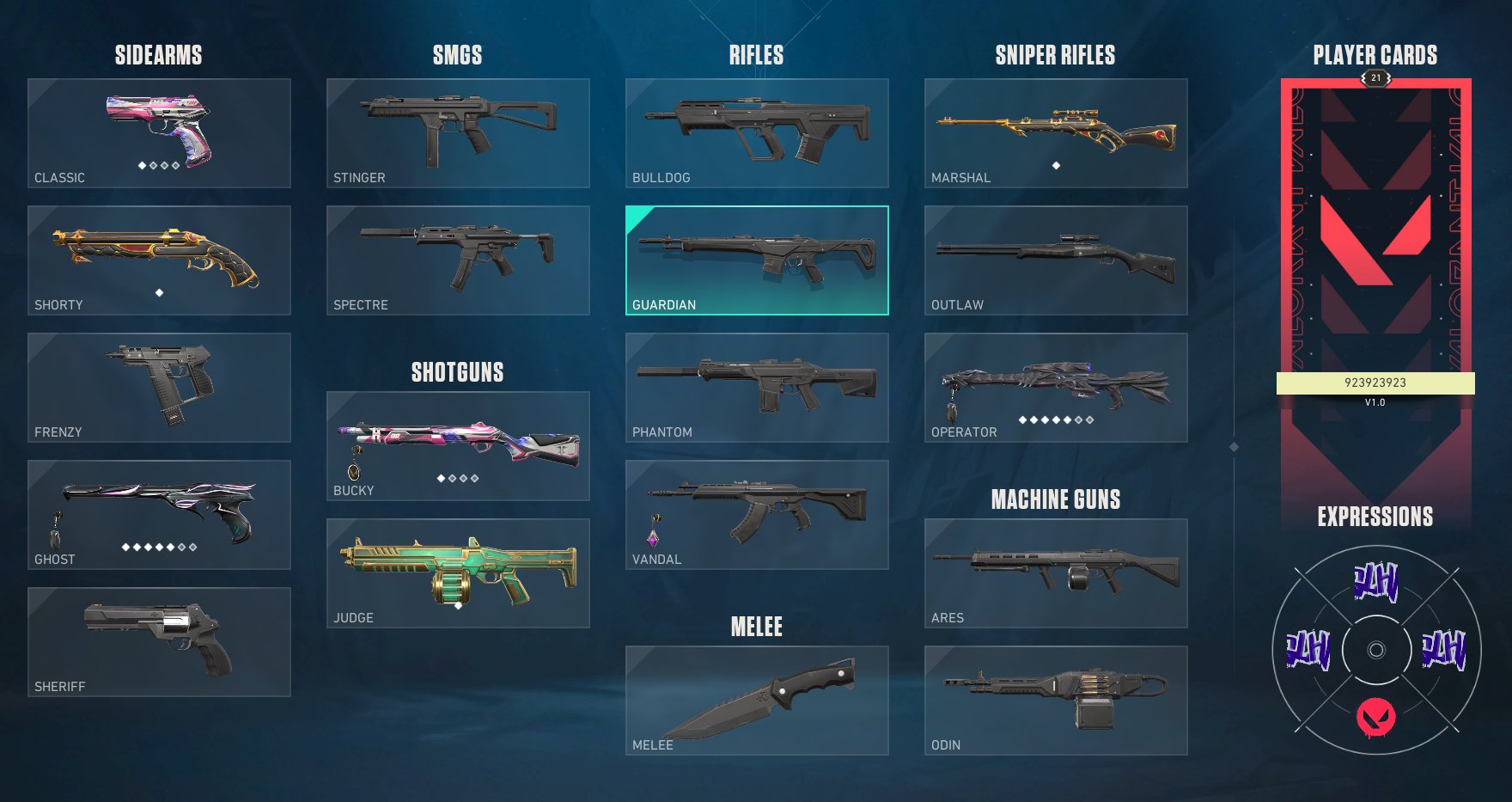1512x802 pixels.
Task: Select the Classic sidearm tile
Action: (x=159, y=133)
